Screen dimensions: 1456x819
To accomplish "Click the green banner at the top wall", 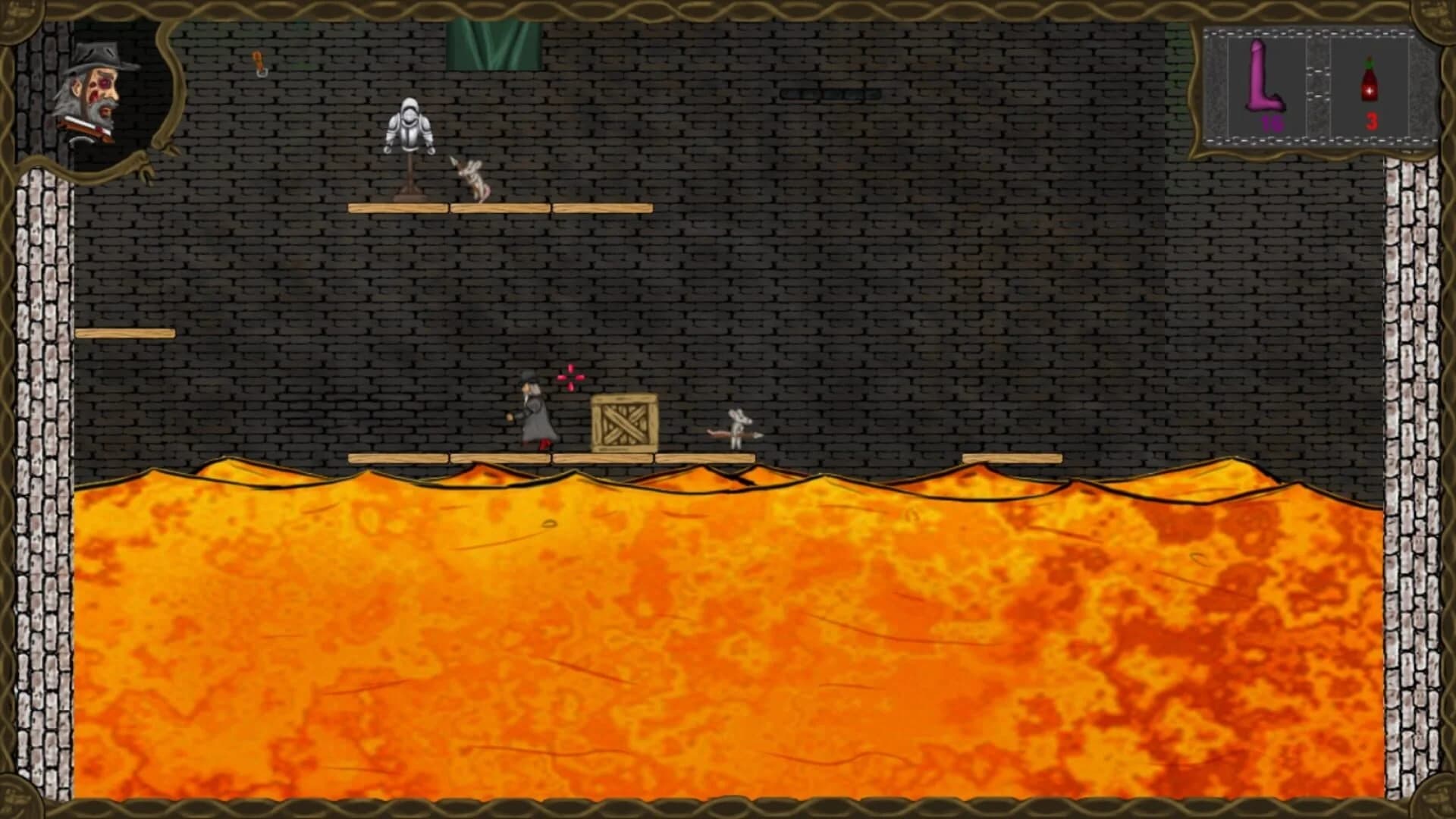I will point(491,42).
